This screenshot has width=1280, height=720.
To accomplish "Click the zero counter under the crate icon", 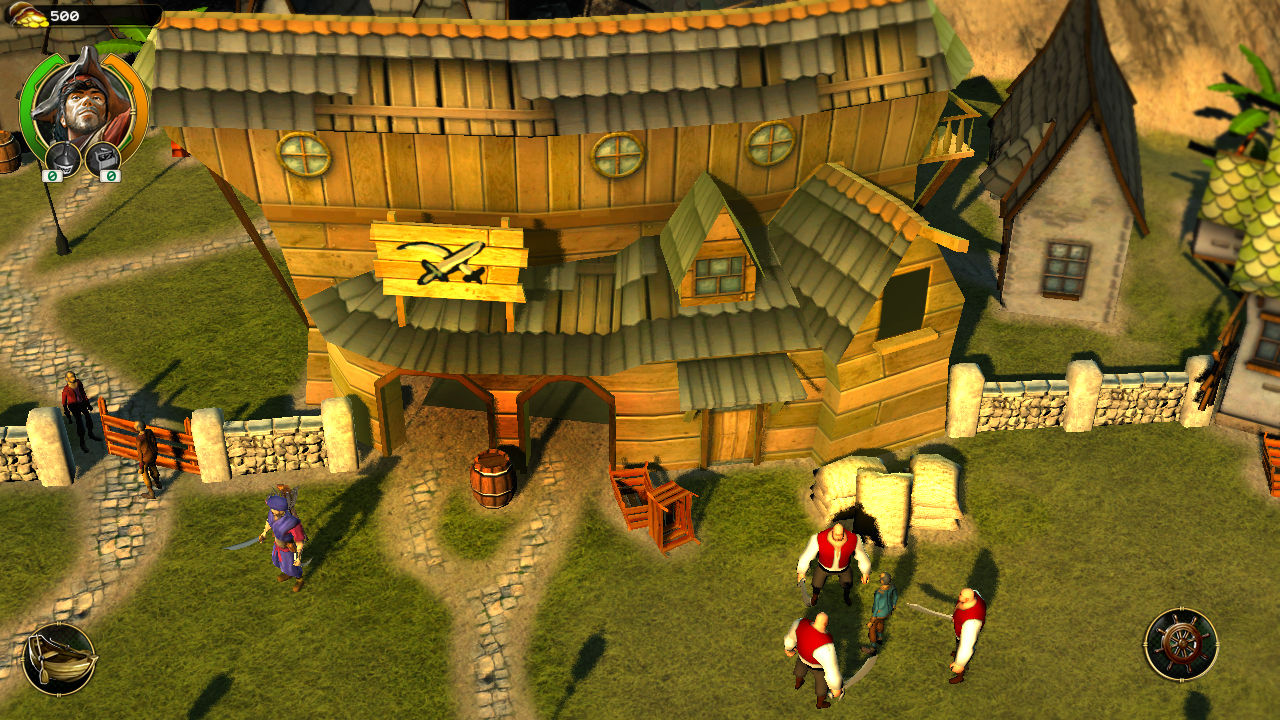I will [x=110, y=177].
